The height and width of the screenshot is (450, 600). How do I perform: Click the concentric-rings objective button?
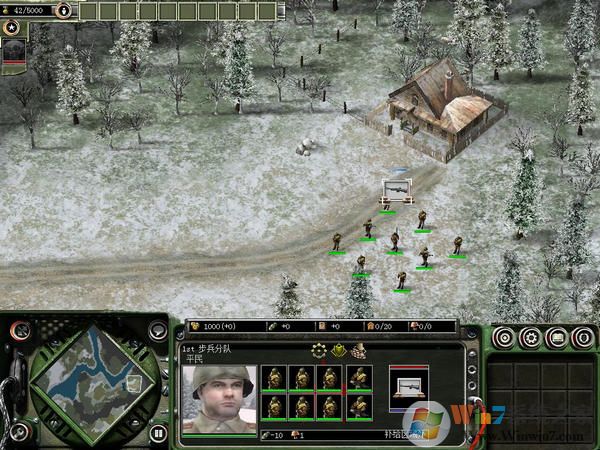coord(505,337)
